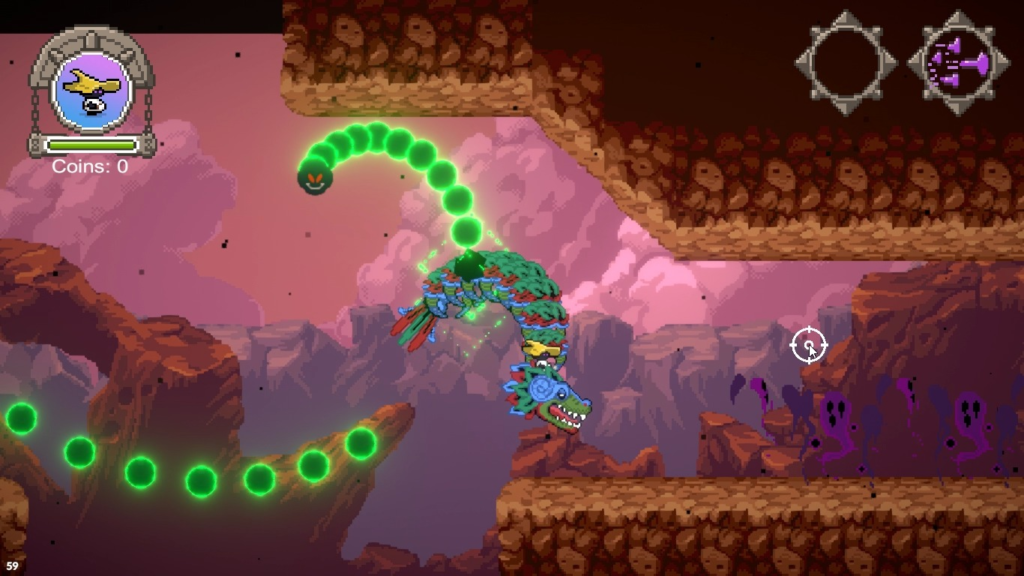
Task: Select the empty spiked ability slot
Action: coord(846,63)
